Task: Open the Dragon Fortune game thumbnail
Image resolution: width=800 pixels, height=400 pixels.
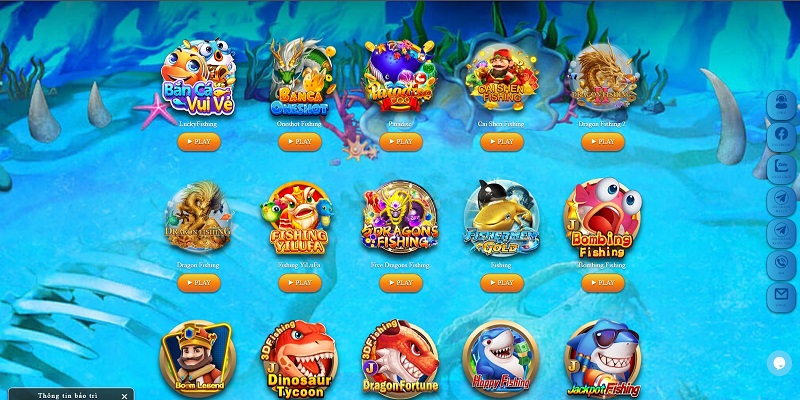Action: point(399,360)
